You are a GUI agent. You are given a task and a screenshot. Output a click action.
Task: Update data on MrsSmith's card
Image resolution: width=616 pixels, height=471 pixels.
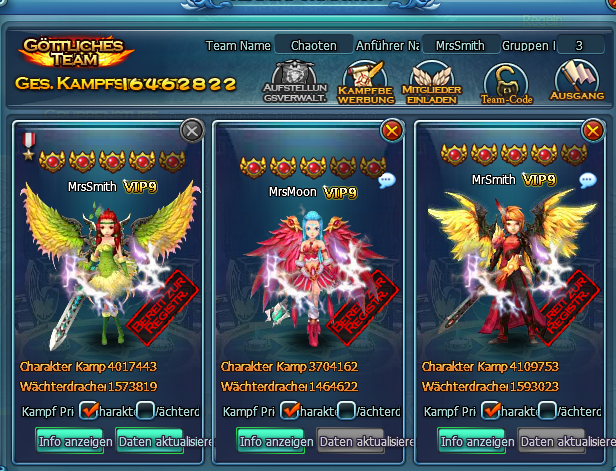[x=163, y=441]
